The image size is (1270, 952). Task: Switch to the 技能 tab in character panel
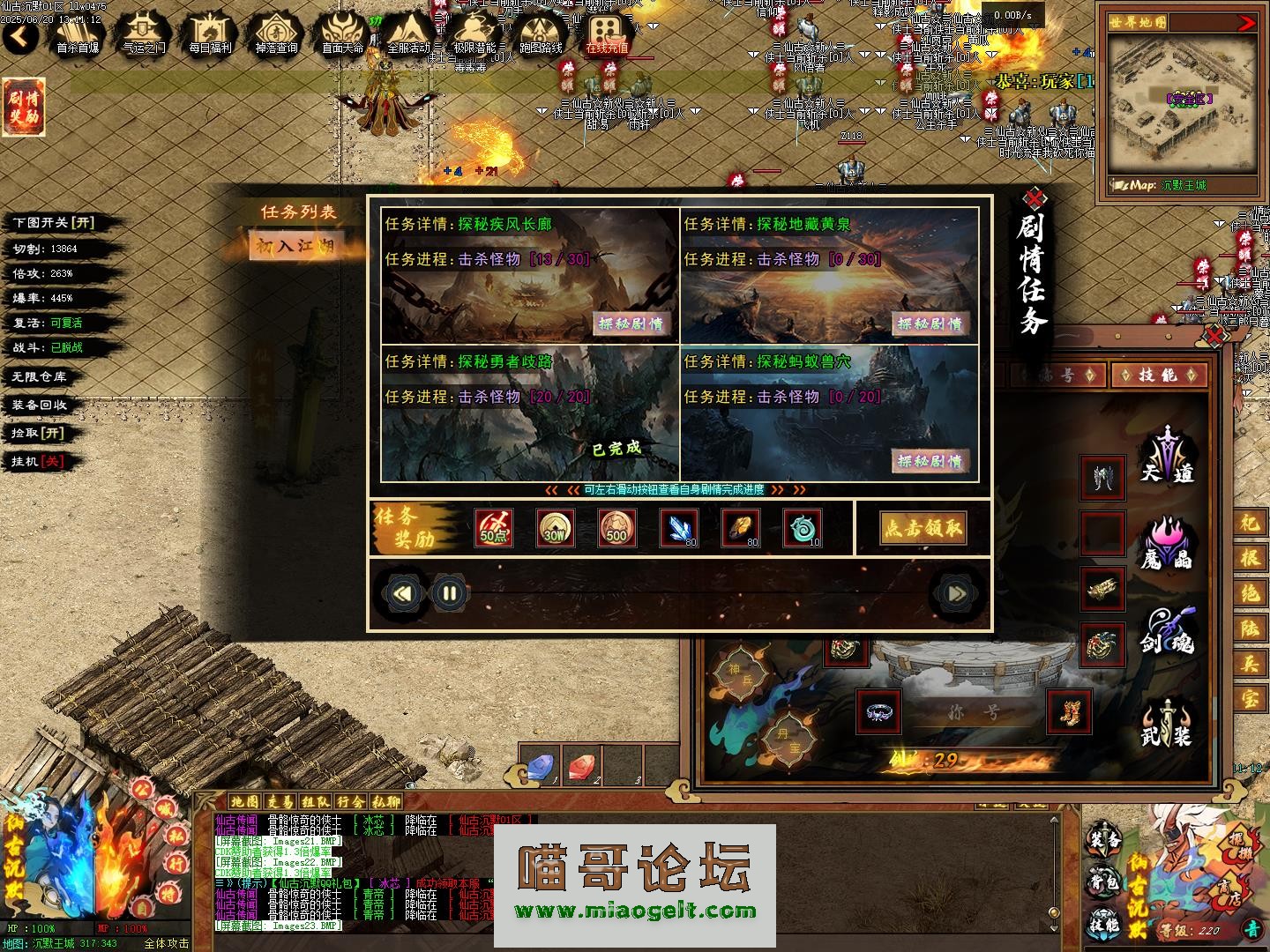pyautogui.click(x=1158, y=376)
